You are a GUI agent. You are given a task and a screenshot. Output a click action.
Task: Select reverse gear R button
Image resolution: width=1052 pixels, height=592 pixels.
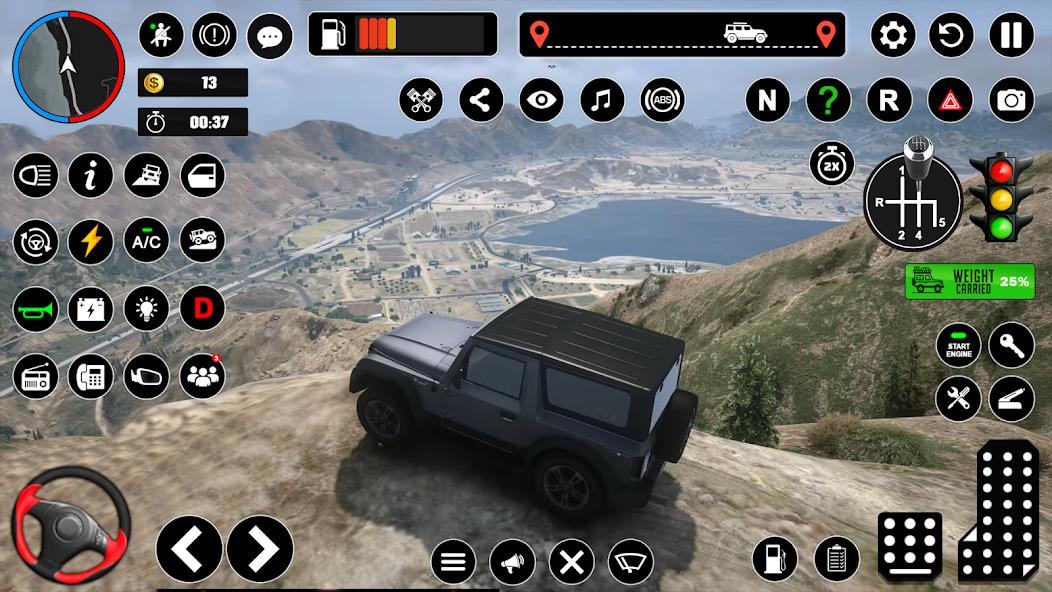click(889, 100)
